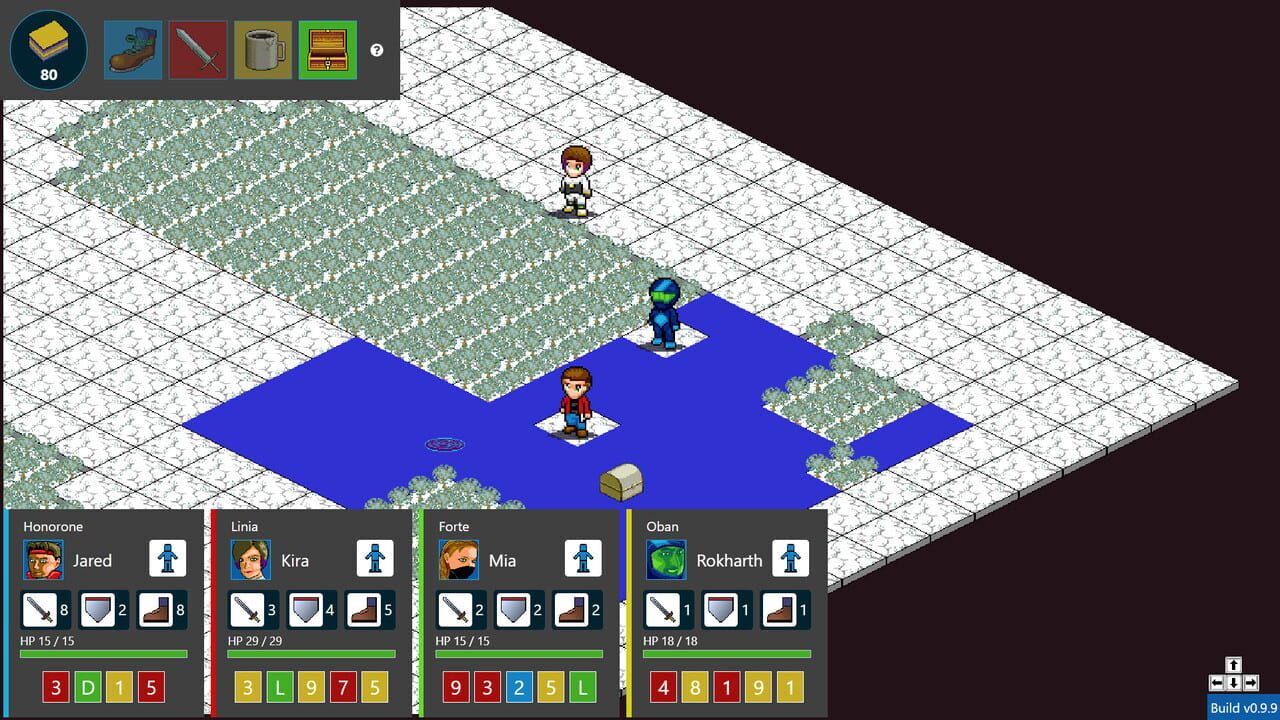Click Jared's sword attack stat icon
This screenshot has height=720, width=1280.
pos(40,609)
